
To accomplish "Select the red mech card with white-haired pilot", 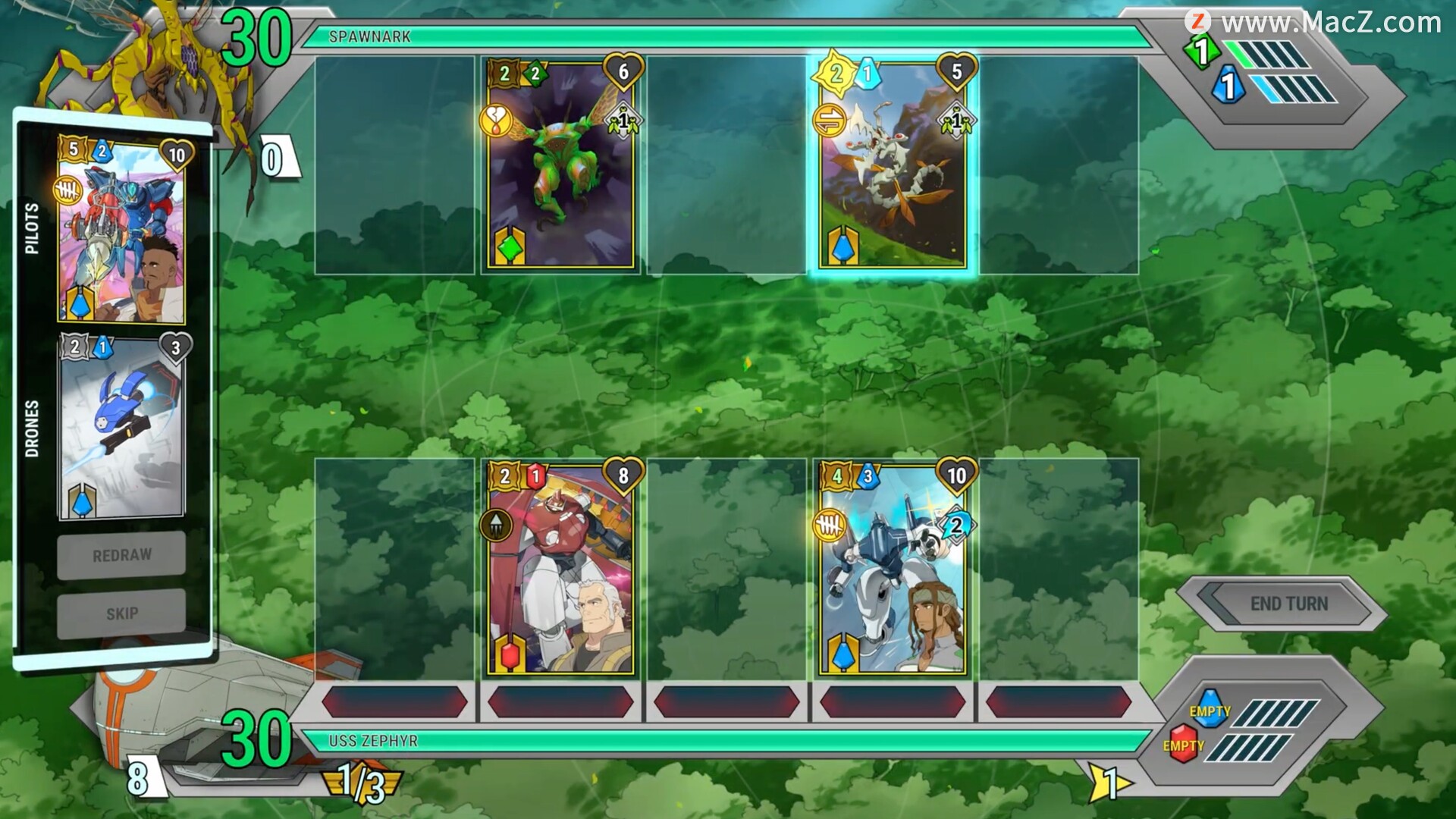I will (x=561, y=569).
